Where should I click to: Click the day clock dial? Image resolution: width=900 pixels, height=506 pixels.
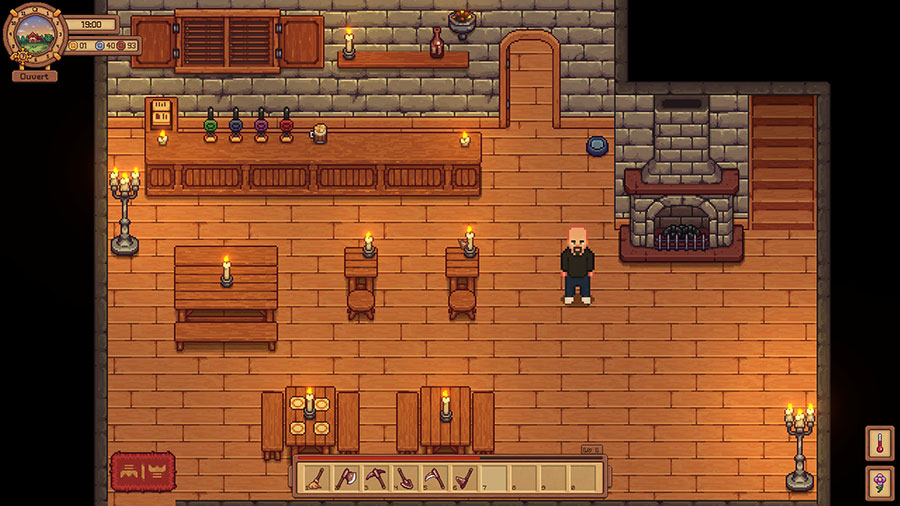[x=34, y=35]
